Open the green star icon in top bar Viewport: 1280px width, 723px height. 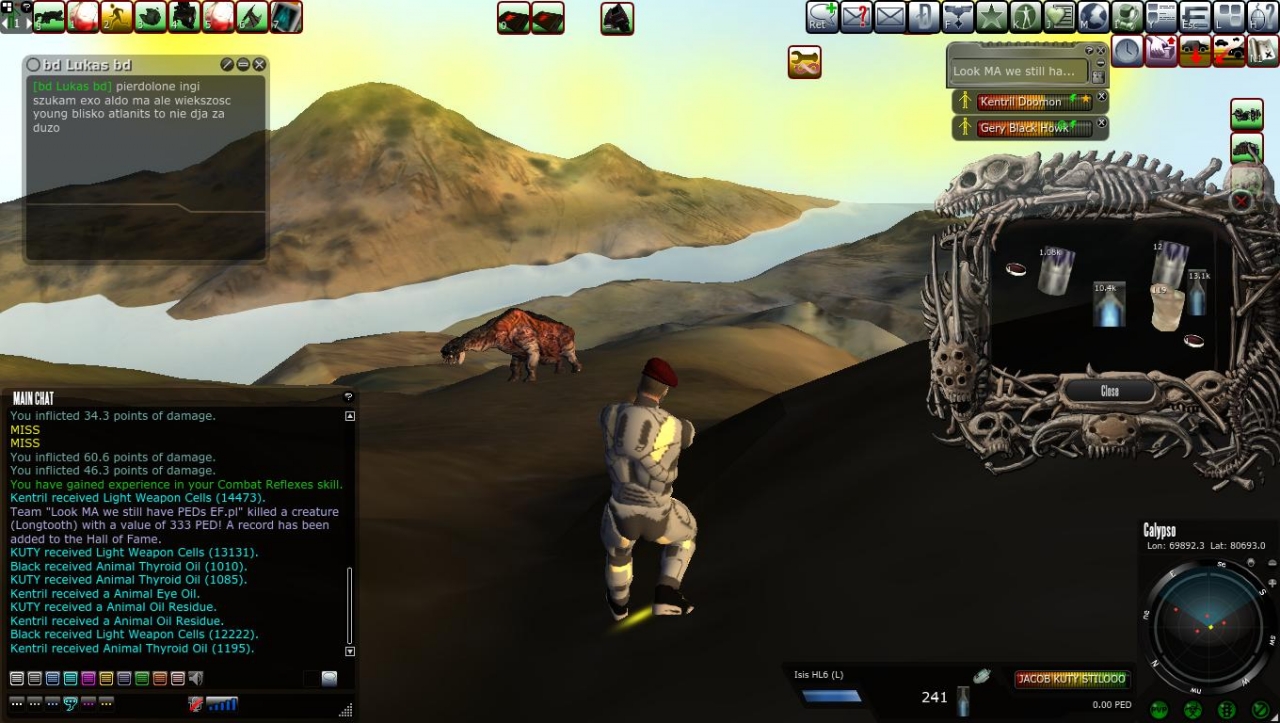(x=991, y=17)
